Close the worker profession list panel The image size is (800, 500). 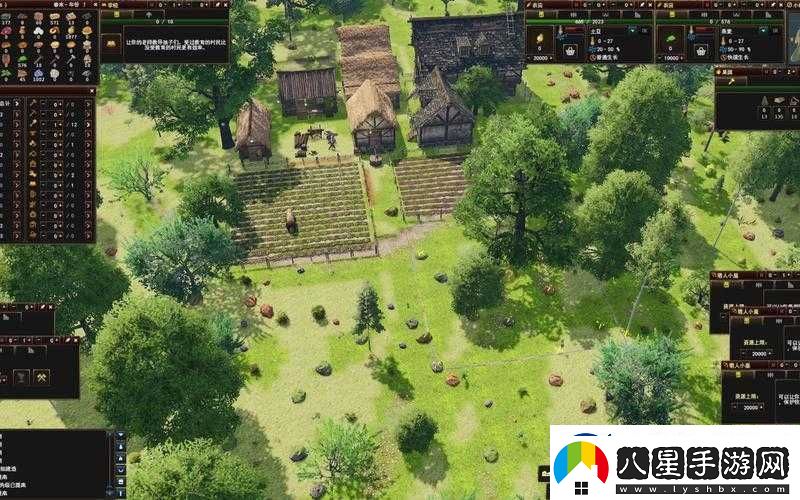[91, 90]
